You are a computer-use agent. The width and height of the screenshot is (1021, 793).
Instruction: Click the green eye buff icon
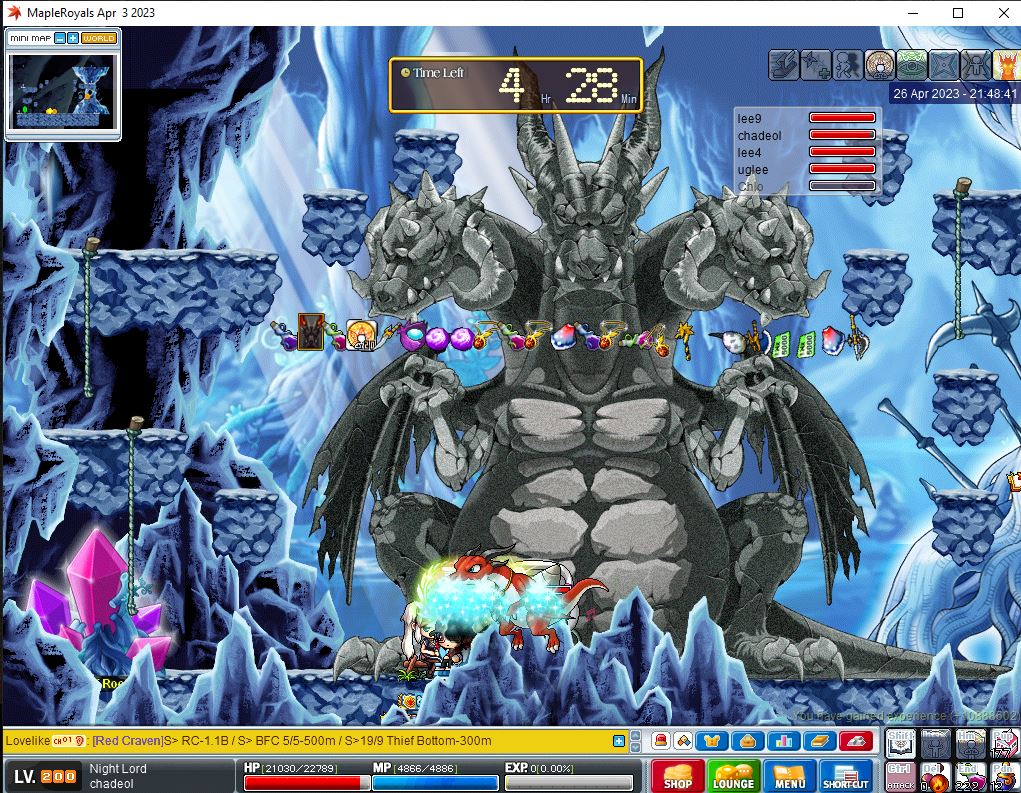911,65
